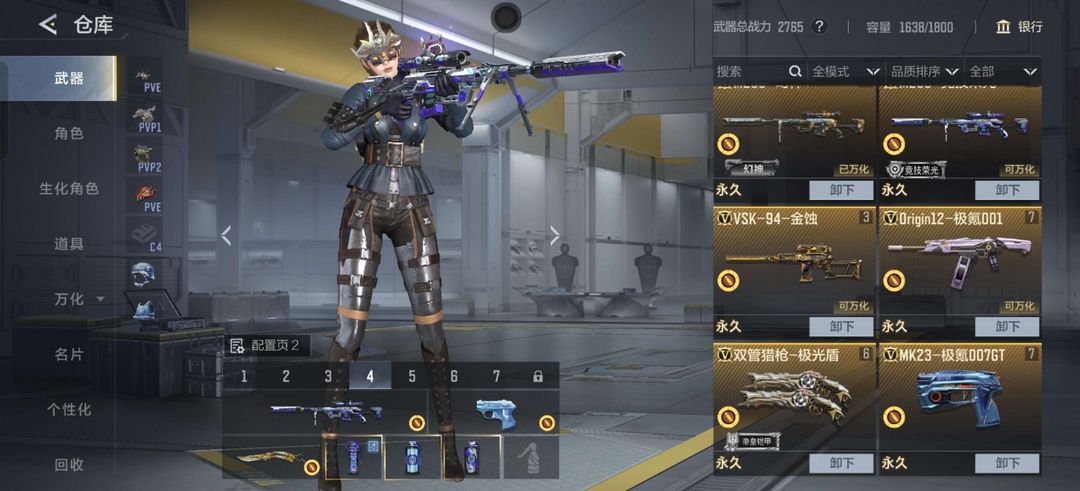Select the 道具 items menu
The image size is (1080, 491).
[69, 243]
